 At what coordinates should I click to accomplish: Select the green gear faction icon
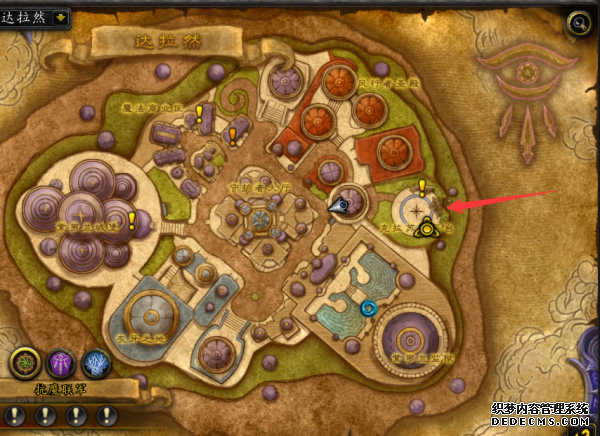pyautogui.click(x=25, y=363)
